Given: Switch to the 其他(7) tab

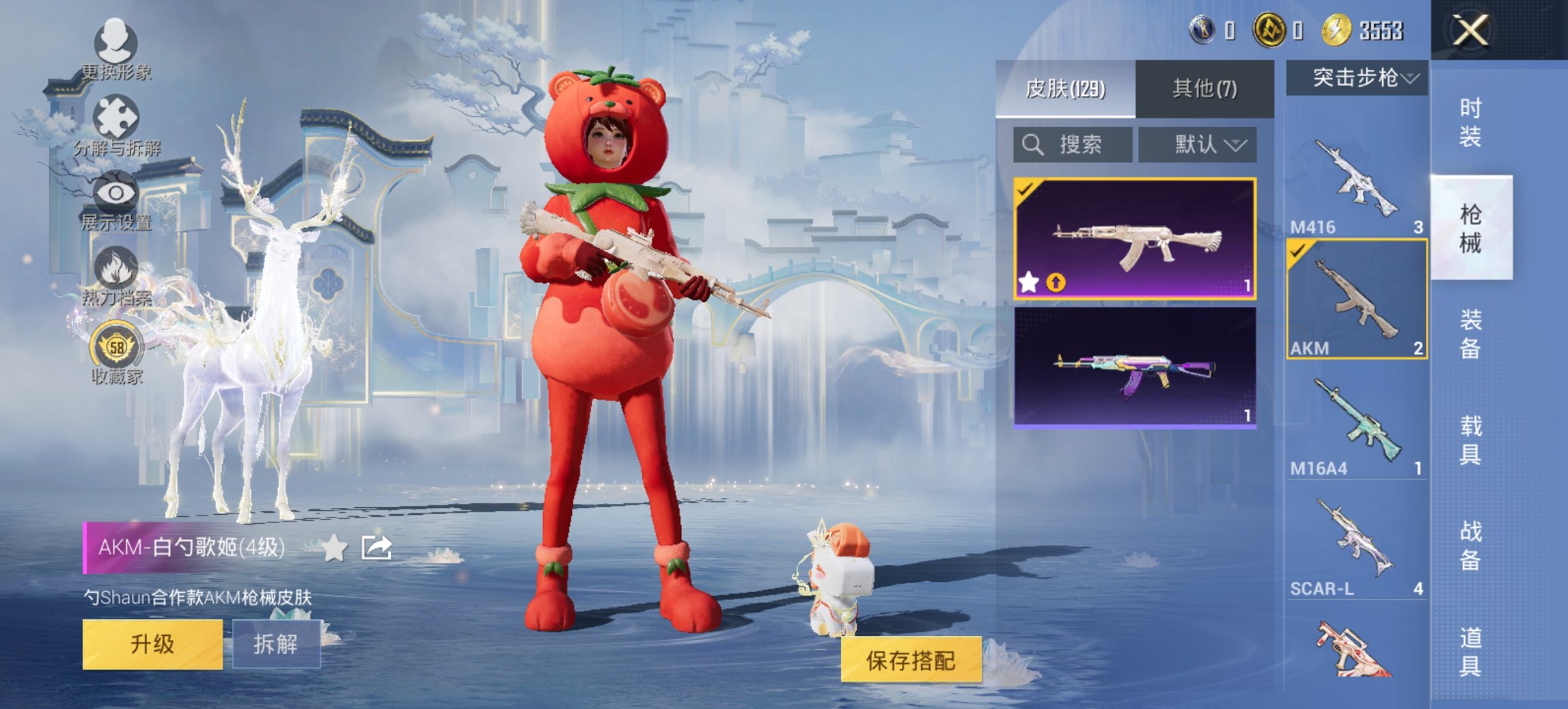Looking at the screenshot, I should [x=1206, y=87].
